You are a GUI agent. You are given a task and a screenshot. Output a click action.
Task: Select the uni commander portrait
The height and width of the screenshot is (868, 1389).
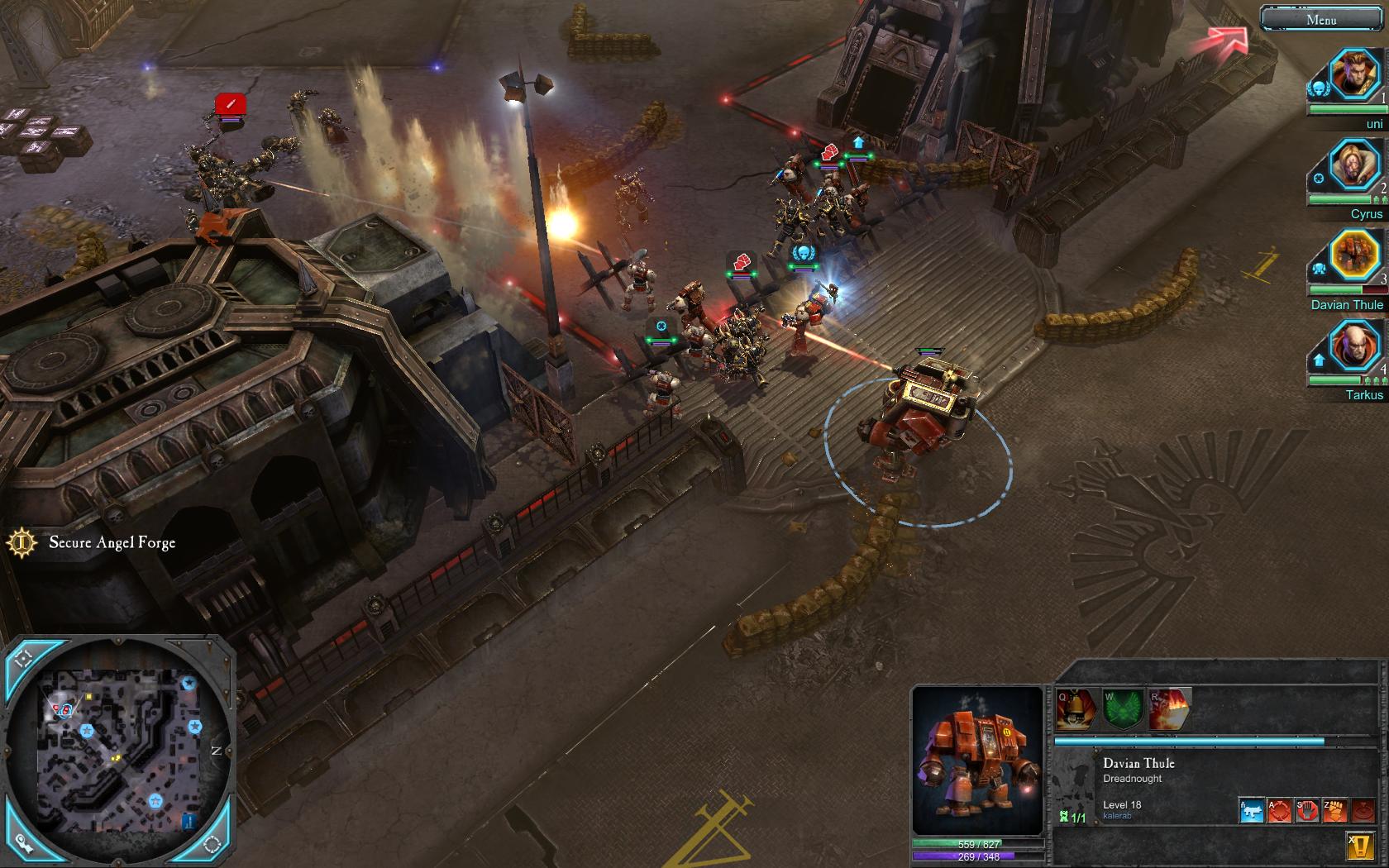tap(1354, 75)
